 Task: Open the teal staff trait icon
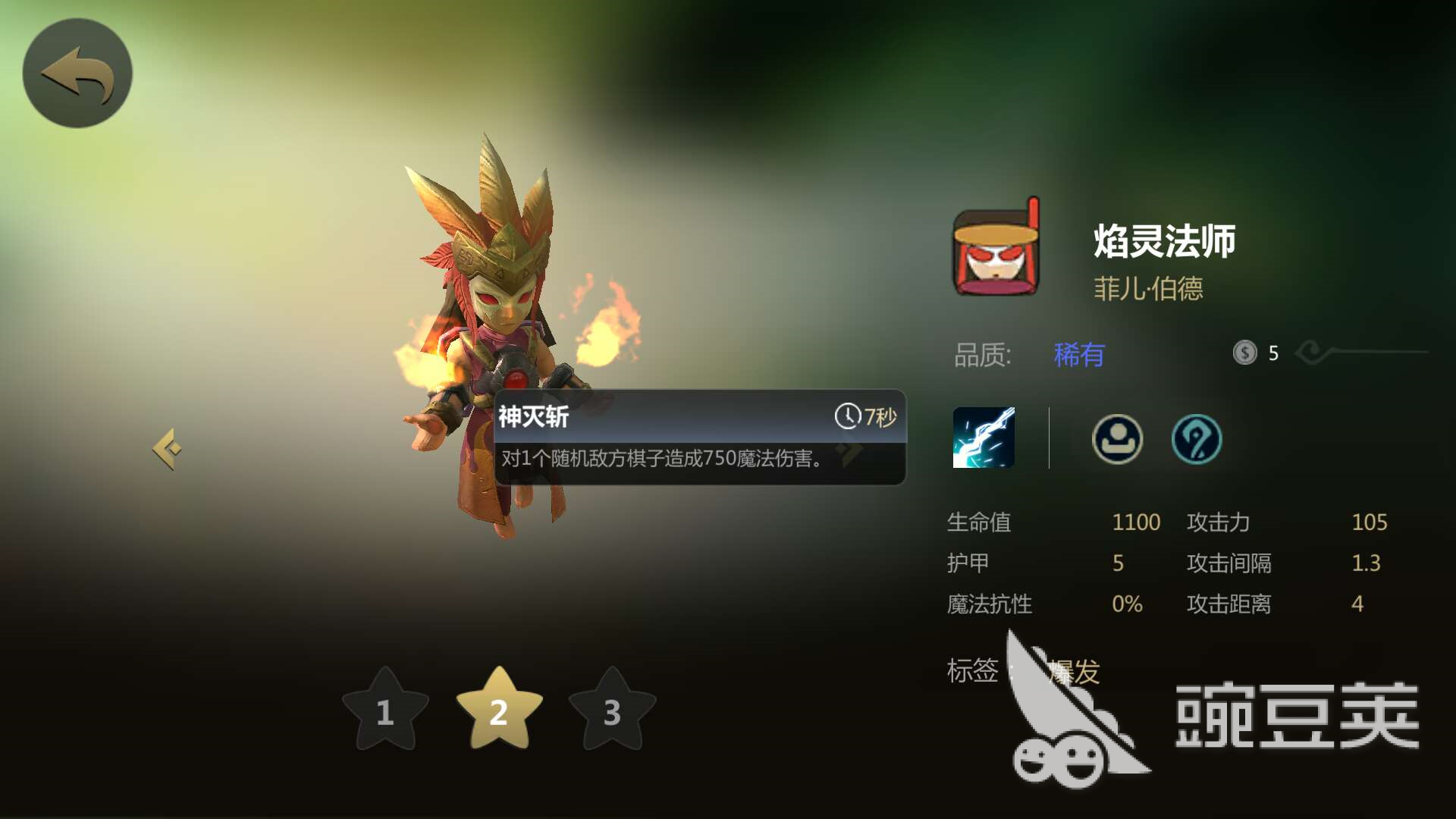(1197, 438)
